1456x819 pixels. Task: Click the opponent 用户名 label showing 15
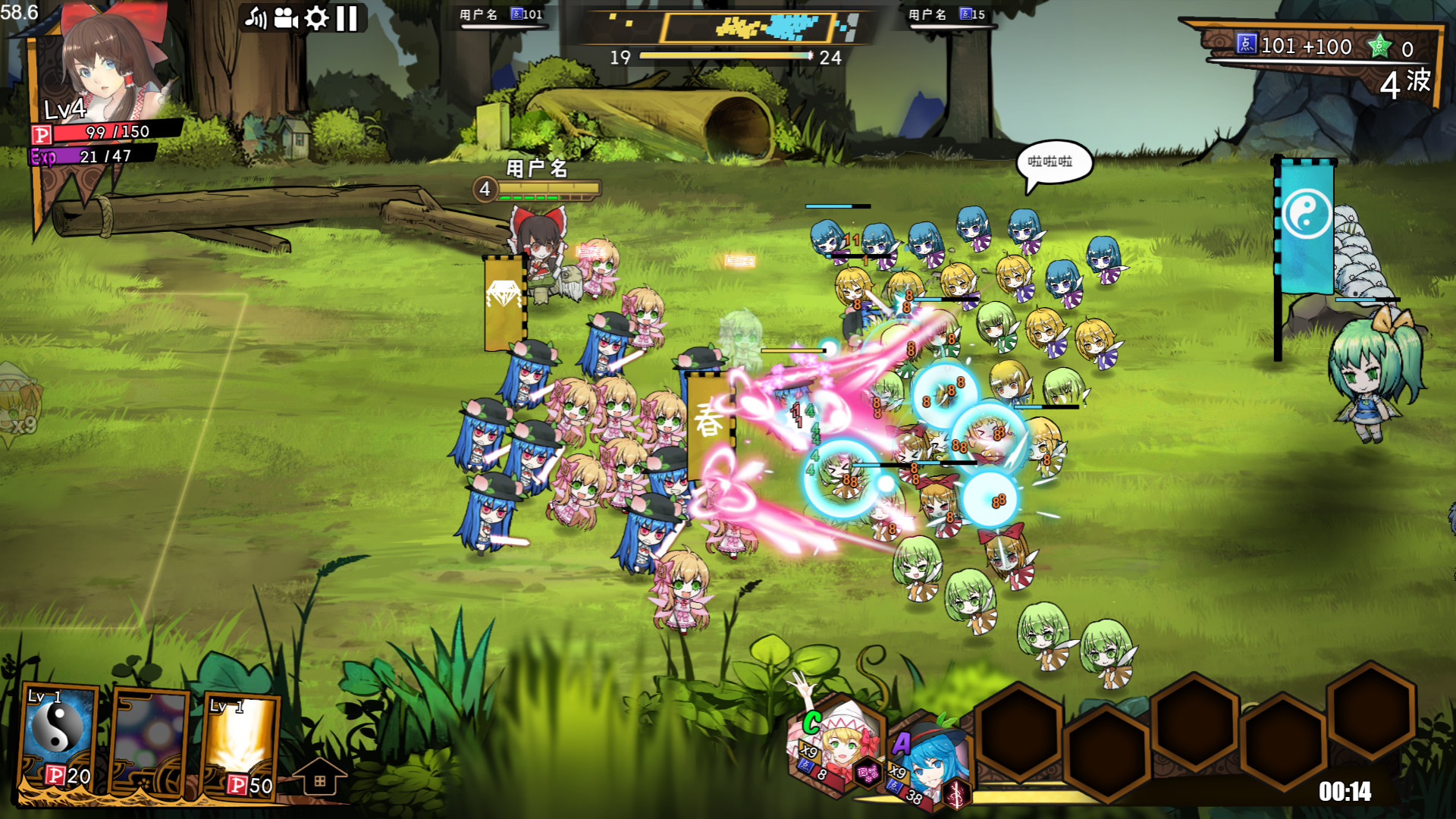click(x=927, y=13)
